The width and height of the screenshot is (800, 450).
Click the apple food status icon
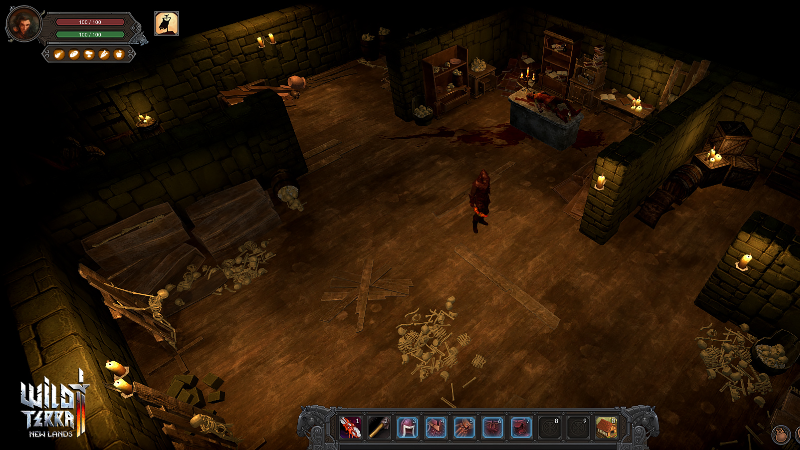(x=119, y=54)
